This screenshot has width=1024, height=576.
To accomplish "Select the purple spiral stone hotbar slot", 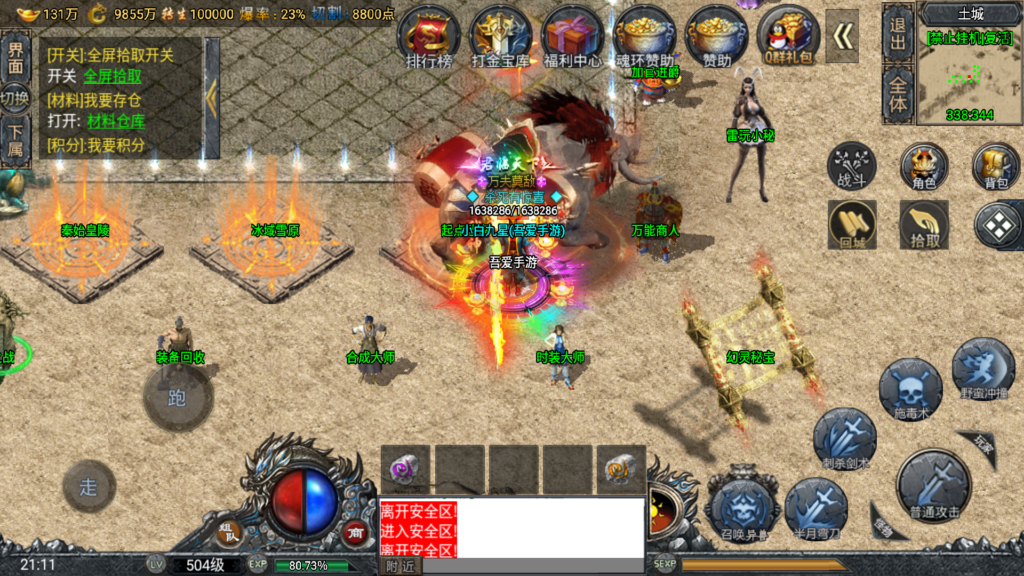I will [405, 468].
